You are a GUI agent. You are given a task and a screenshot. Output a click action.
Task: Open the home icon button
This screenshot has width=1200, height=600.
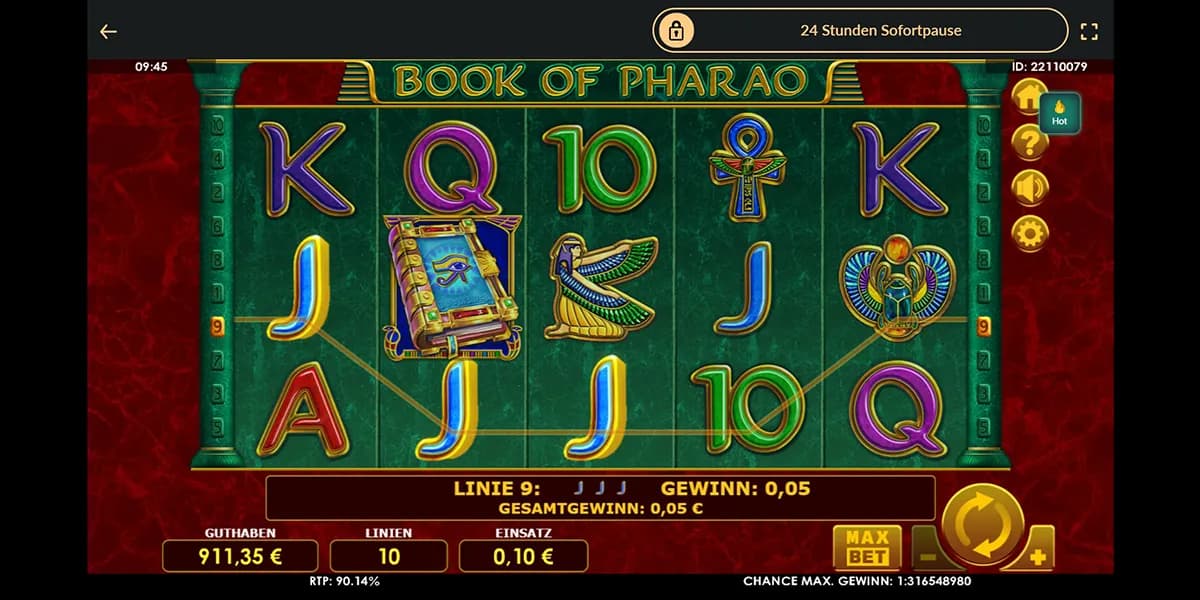pyautogui.click(x=1028, y=97)
